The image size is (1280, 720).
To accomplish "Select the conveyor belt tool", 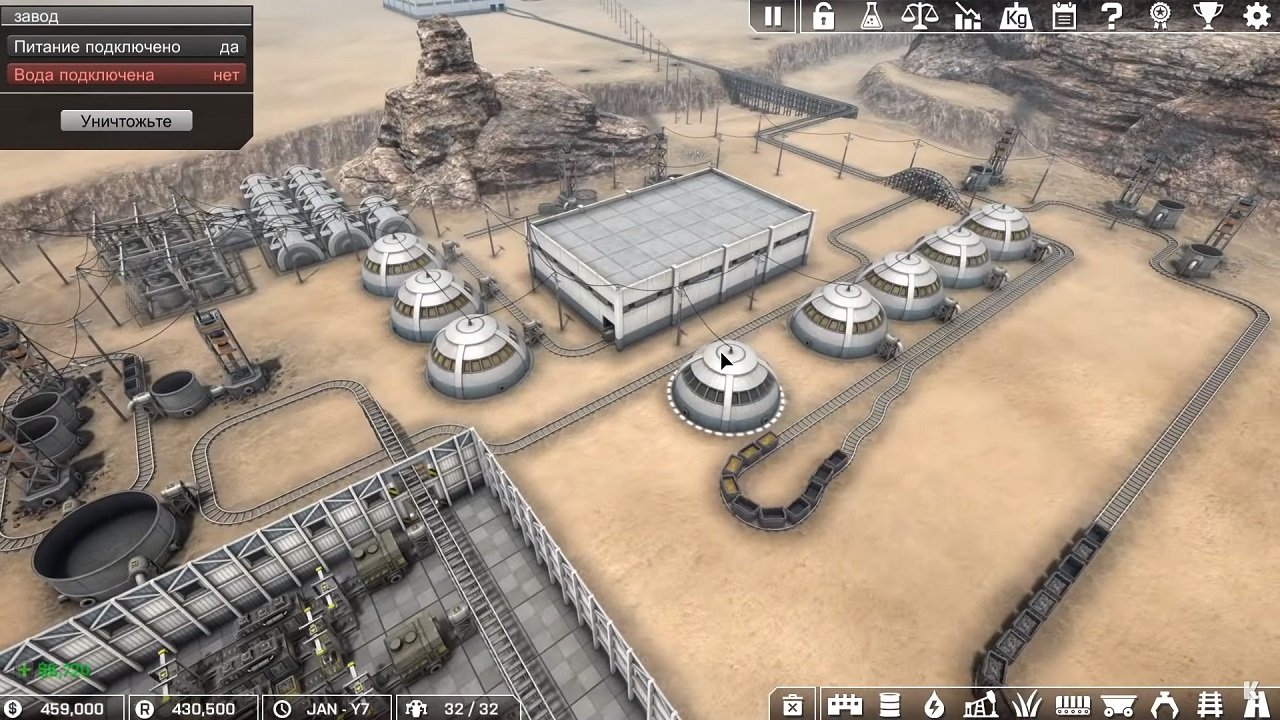I will (1073, 706).
